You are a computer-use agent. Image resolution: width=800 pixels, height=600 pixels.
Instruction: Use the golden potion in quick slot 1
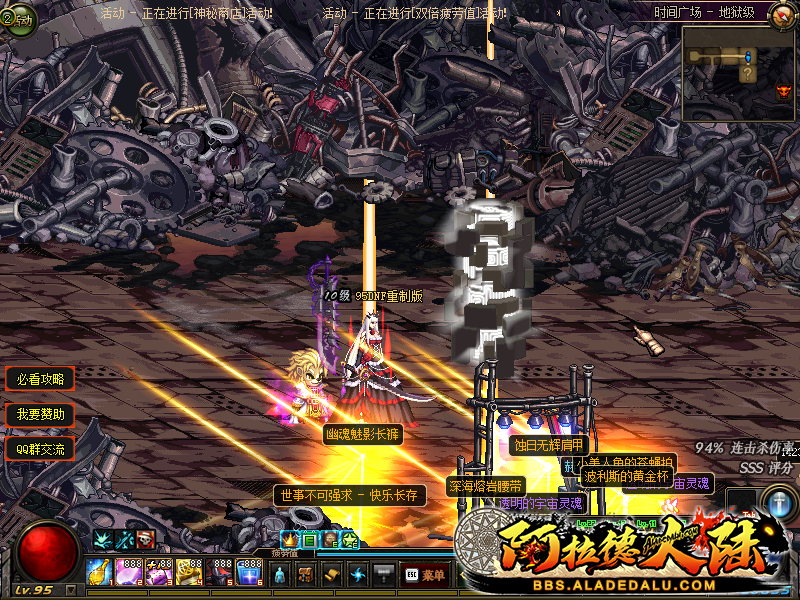(100, 571)
